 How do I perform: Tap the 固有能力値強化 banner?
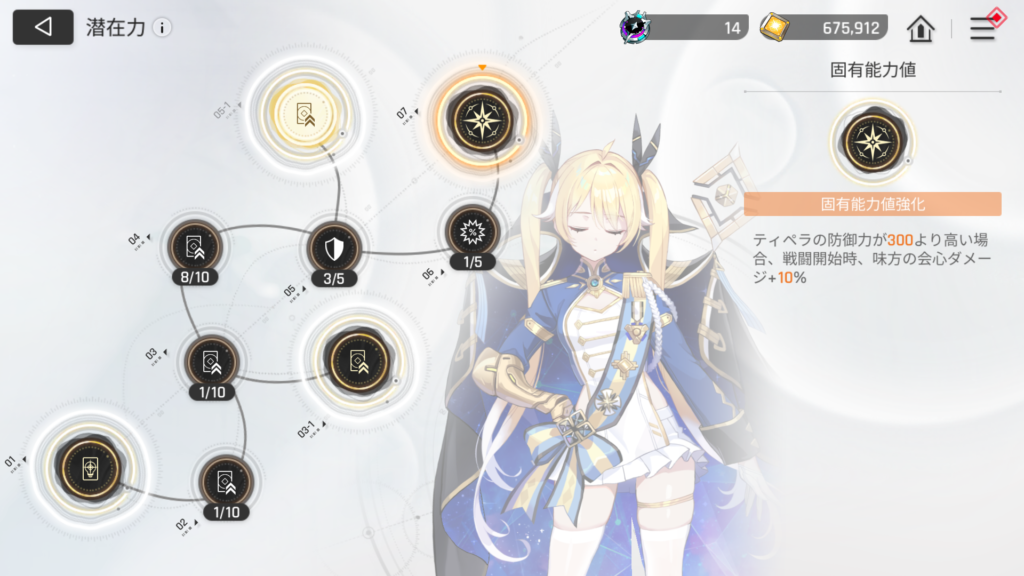pos(872,204)
